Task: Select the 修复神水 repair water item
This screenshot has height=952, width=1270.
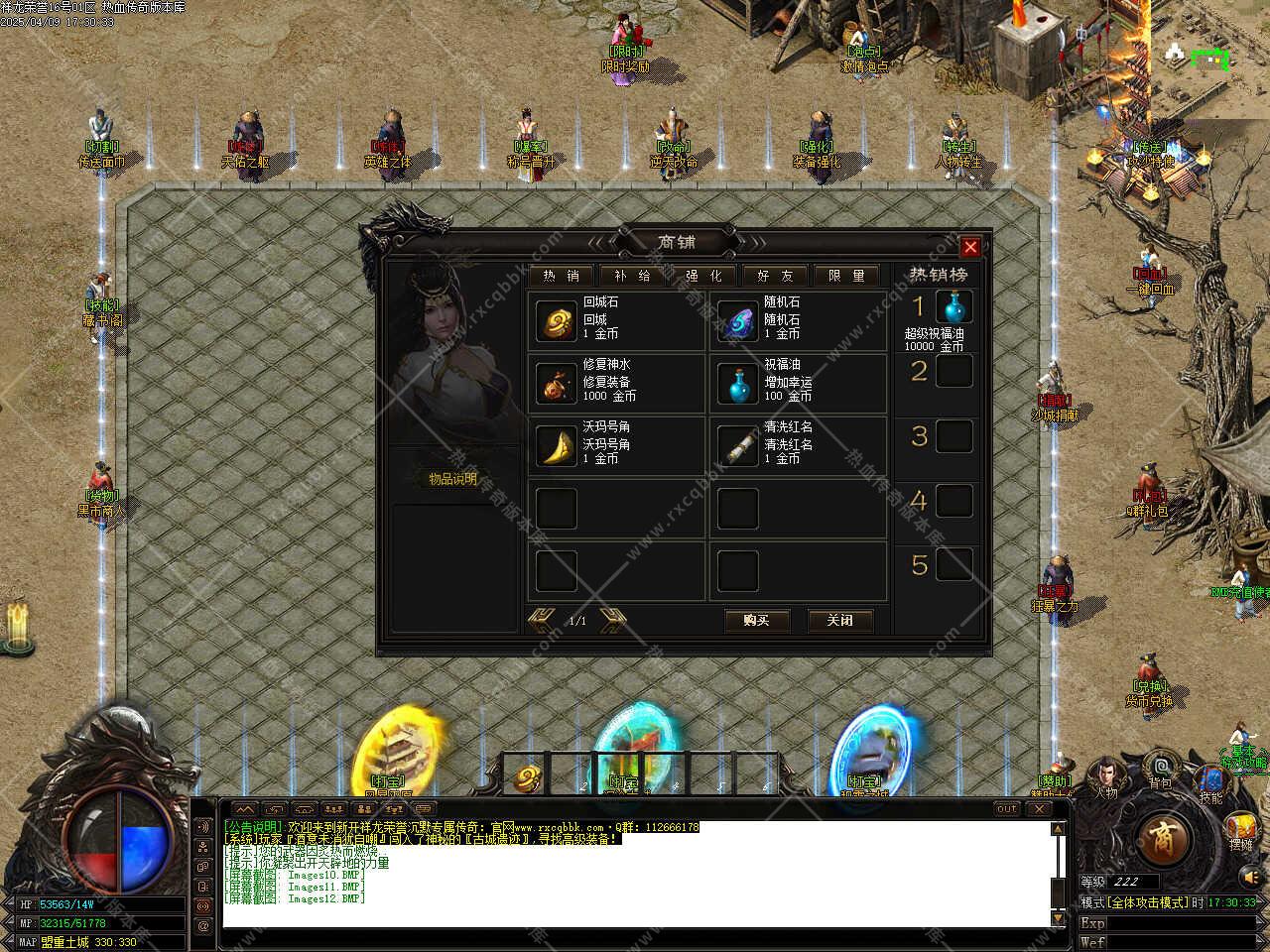Action: [x=556, y=383]
